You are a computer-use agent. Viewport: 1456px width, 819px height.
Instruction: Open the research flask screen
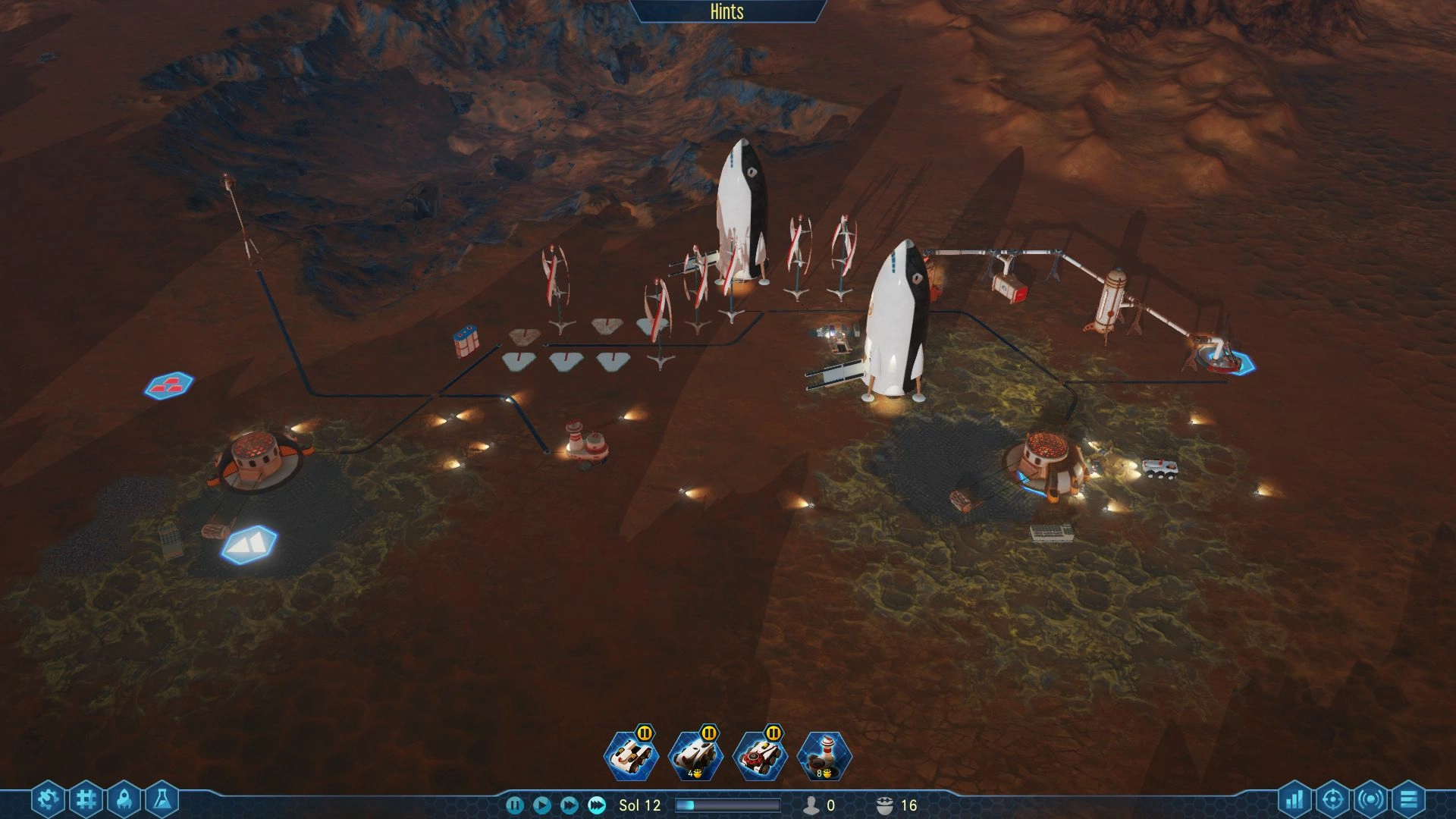(x=162, y=799)
